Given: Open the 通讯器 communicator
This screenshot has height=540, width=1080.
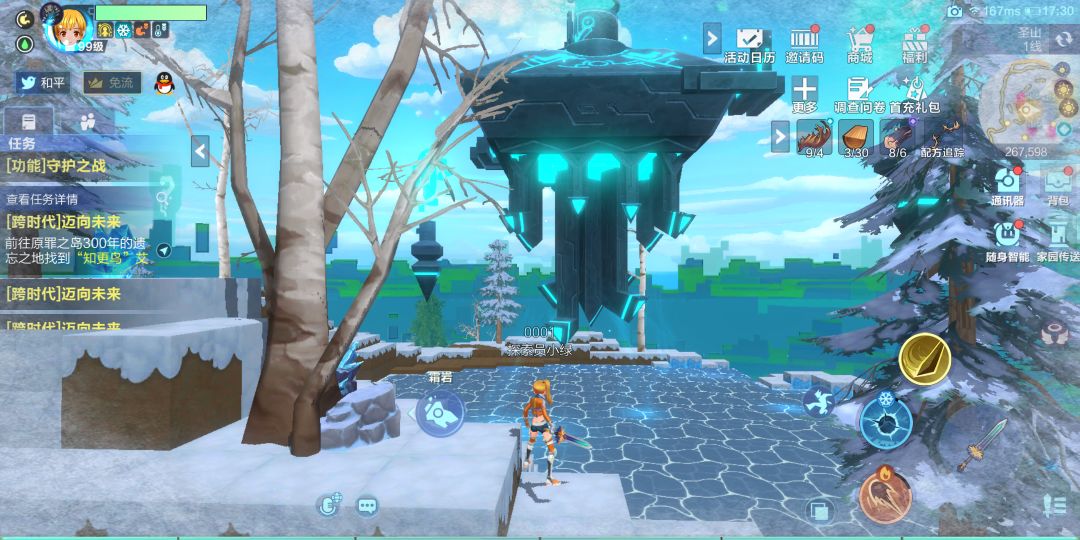Looking at the screenshot, I should [1007, 185].
